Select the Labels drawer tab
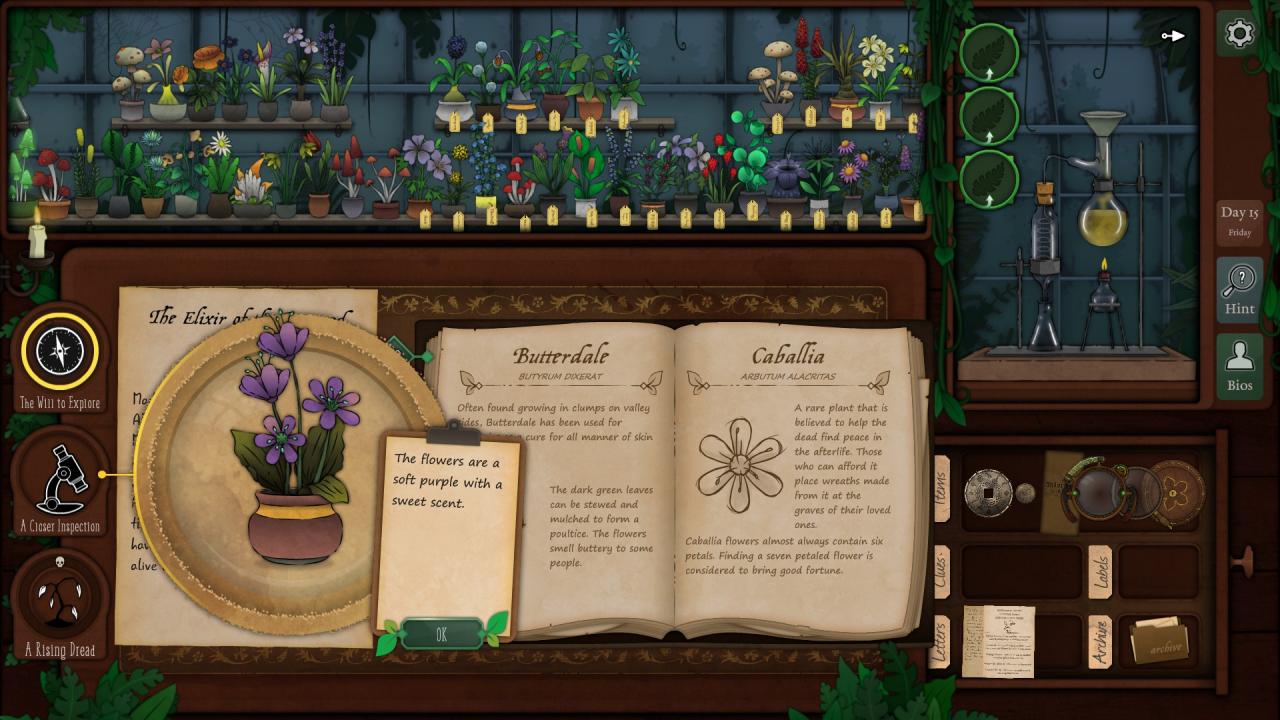This screenshot has width=1280, height=720. (x=1100, y=572)
